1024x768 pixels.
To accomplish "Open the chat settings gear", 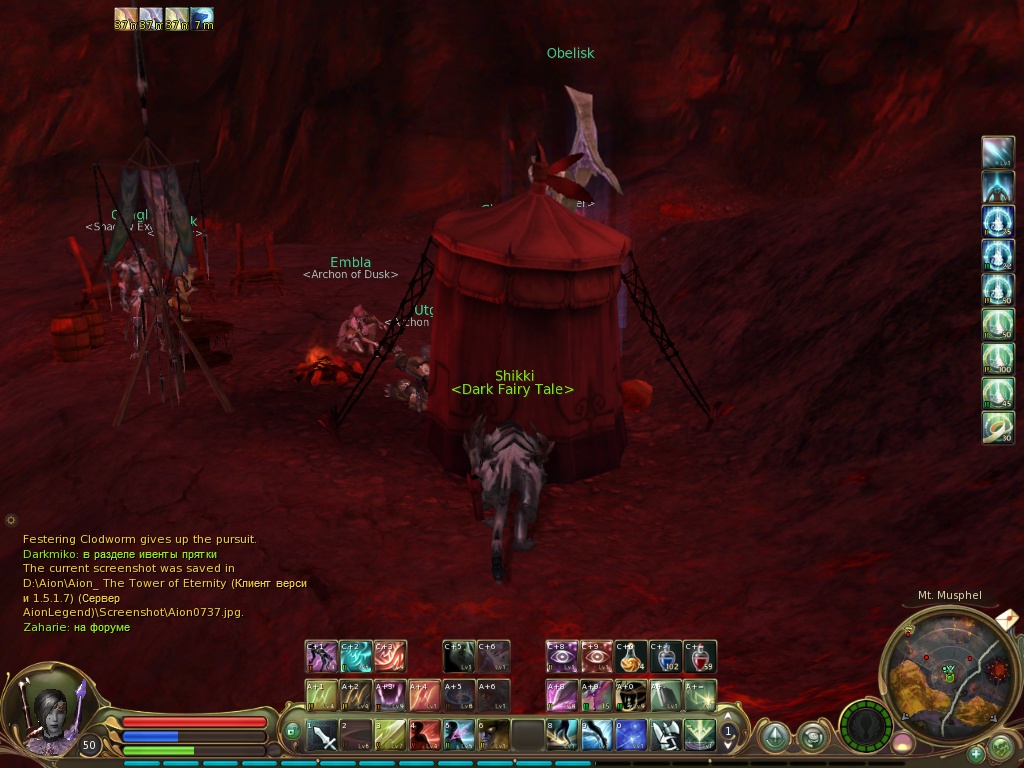I will point(11,520).
